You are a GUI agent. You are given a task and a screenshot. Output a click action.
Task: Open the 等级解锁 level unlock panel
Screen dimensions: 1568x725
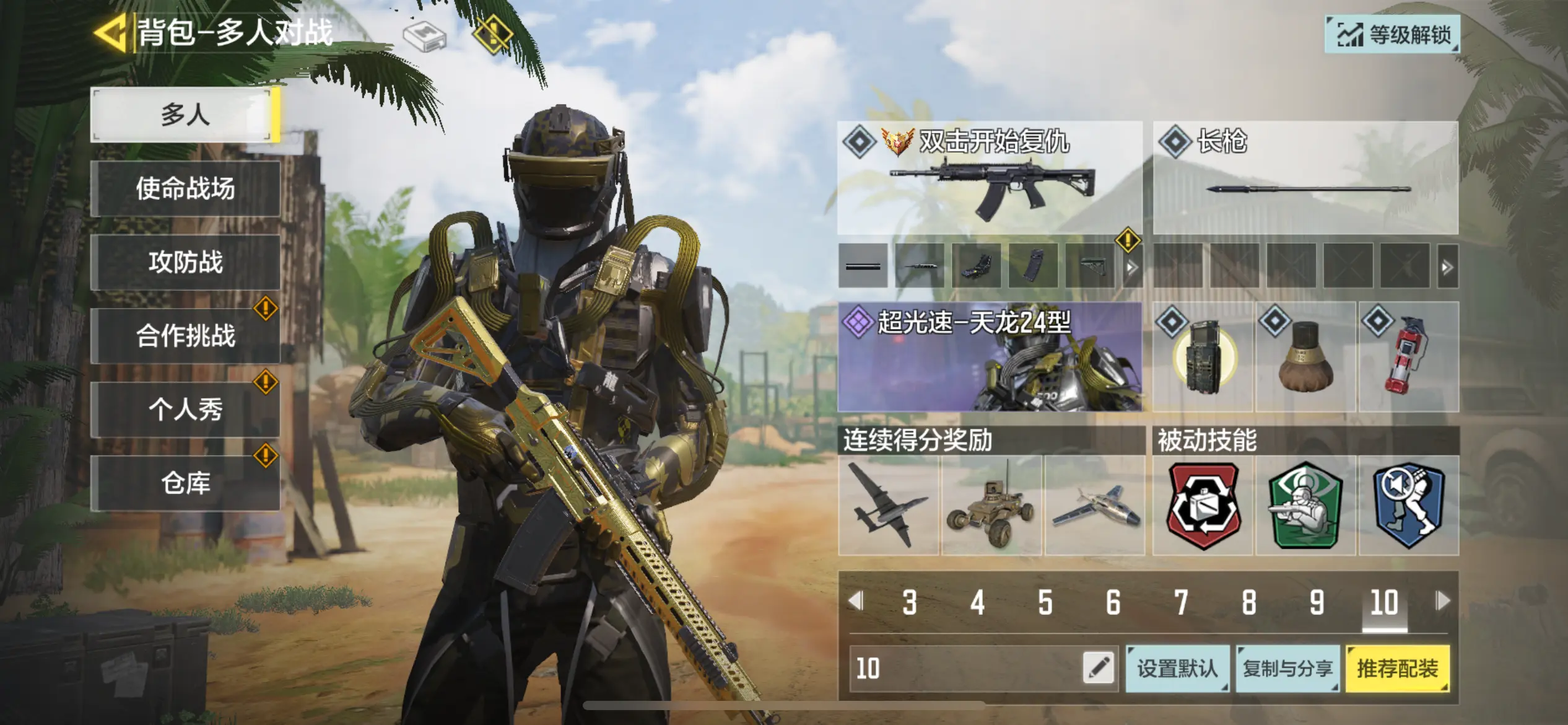point(1392,35)
